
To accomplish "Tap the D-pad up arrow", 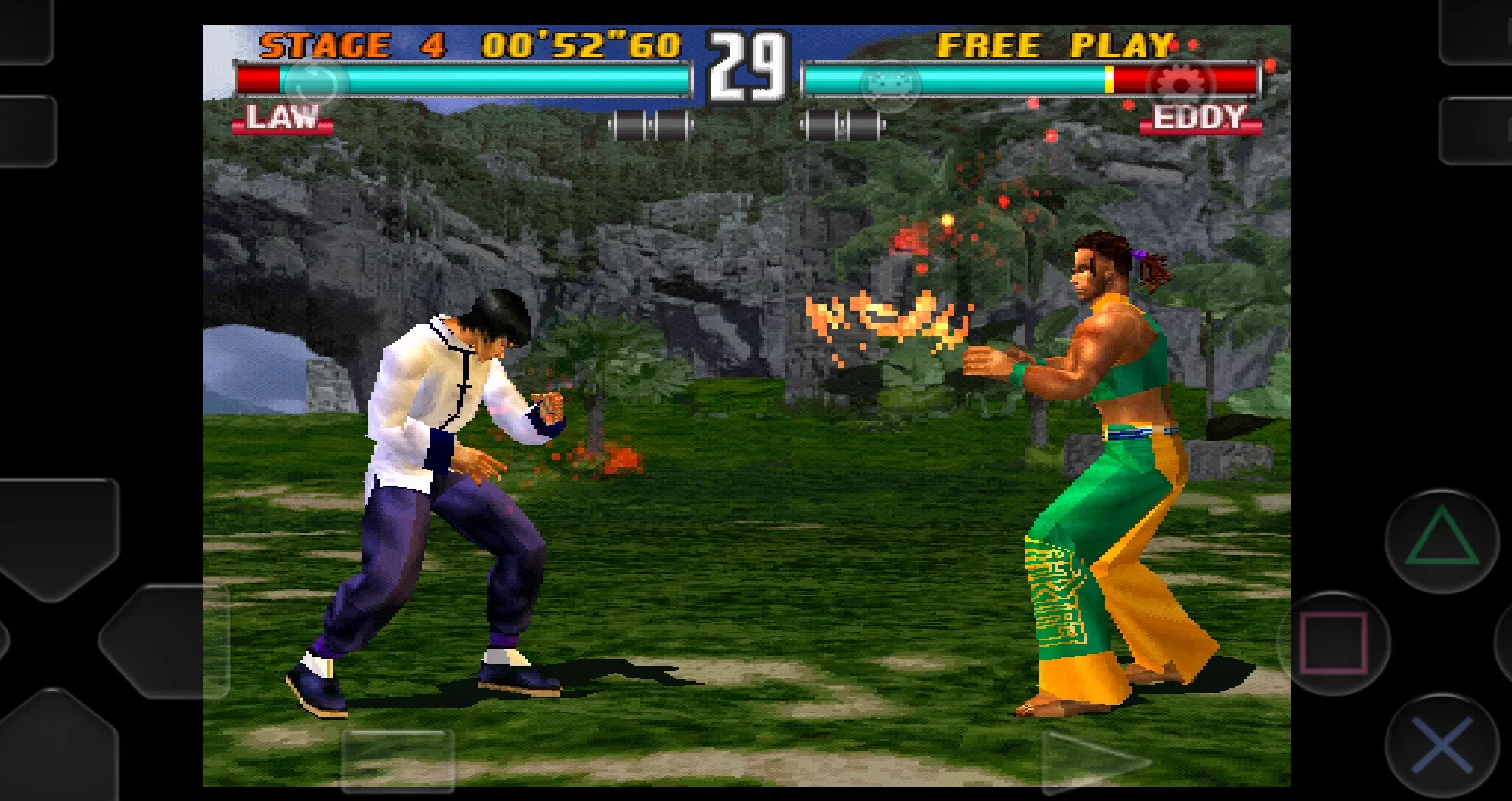I will click(x=59, y=537).
